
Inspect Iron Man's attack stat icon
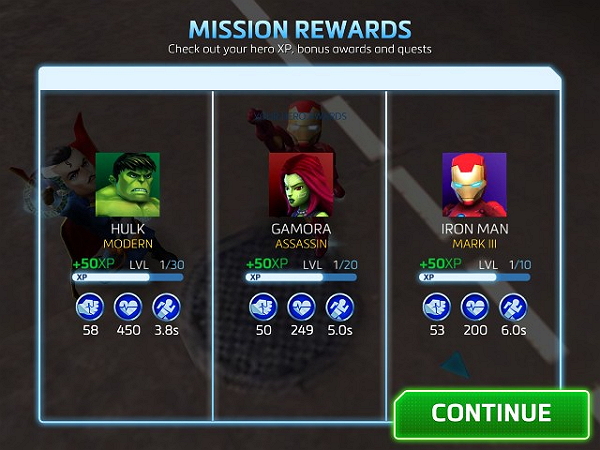[x=436, y=306]
